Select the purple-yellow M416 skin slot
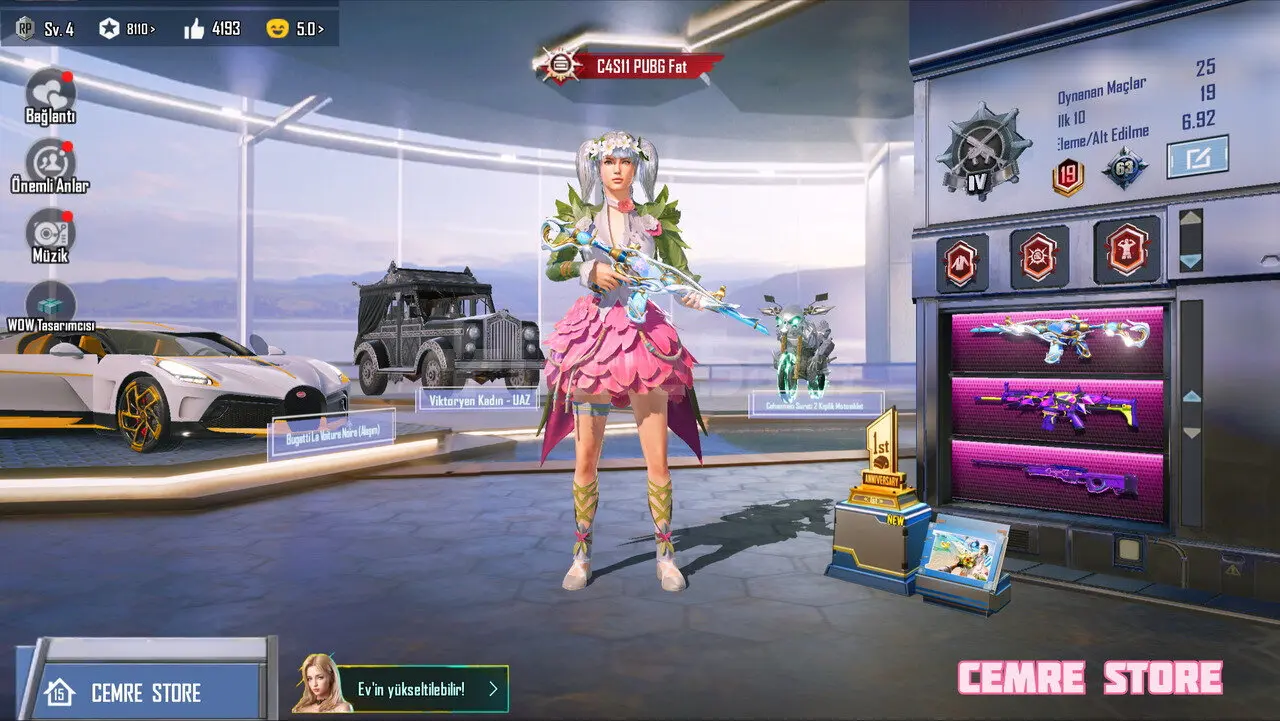The image size is (1280, 721). (x=1057, y=408)
